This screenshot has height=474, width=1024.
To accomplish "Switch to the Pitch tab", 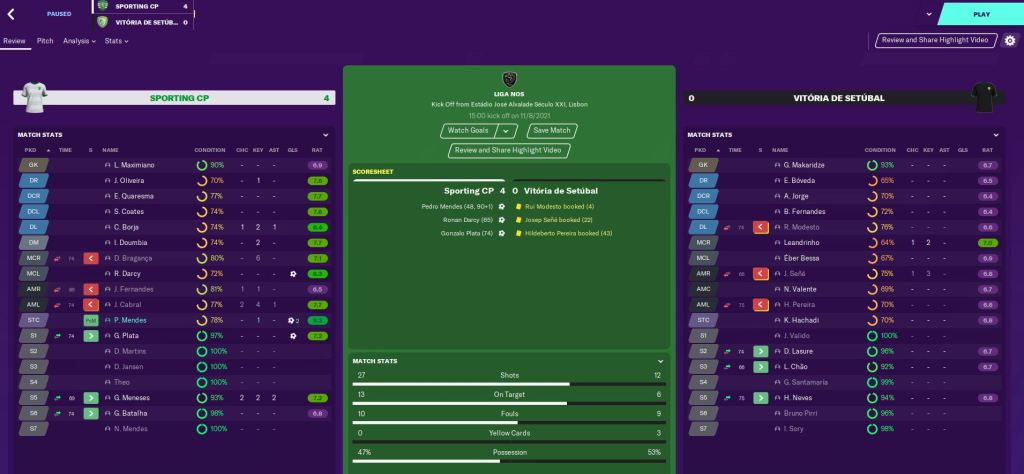I will pos(45,41).
